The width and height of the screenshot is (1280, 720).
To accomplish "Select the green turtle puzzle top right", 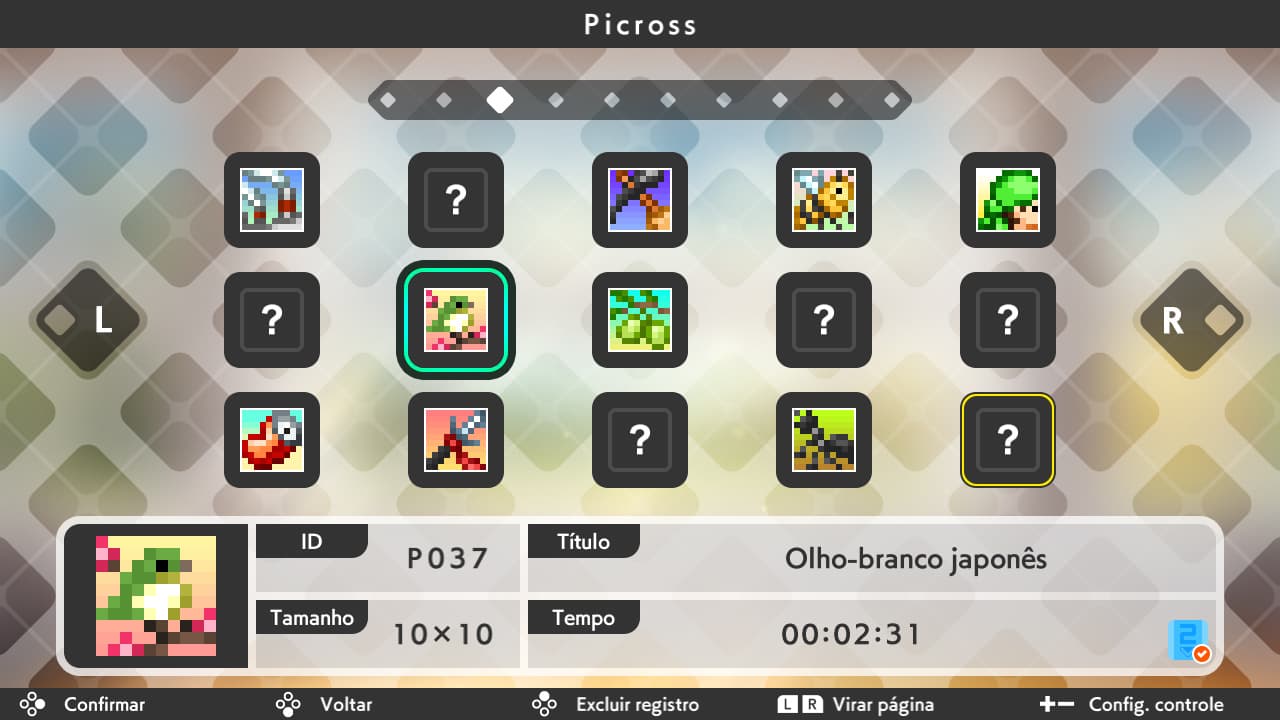I will pos(1007,200).
